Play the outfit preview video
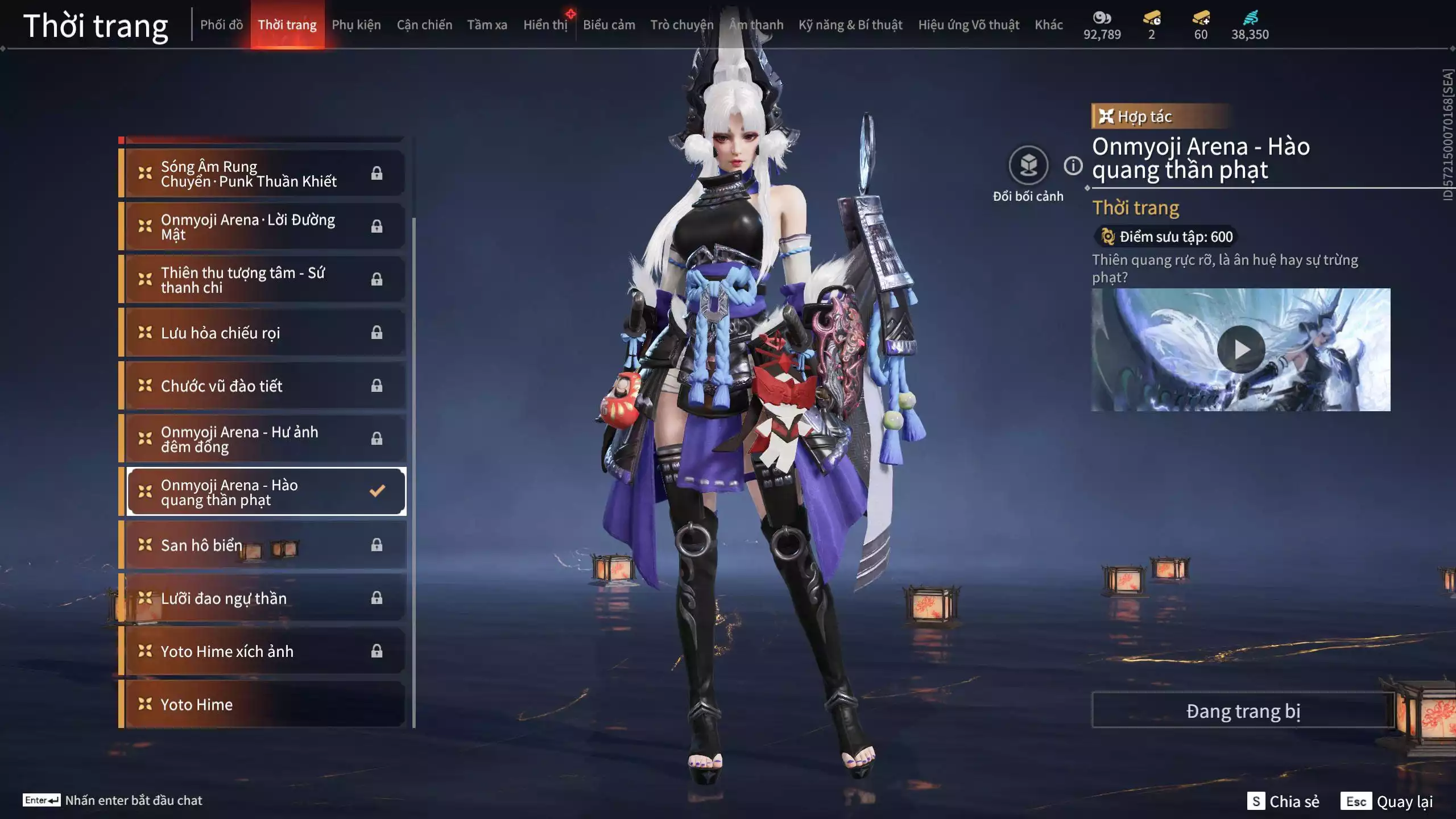Viewport: 1456px width, 819px height. (1240, 349)
